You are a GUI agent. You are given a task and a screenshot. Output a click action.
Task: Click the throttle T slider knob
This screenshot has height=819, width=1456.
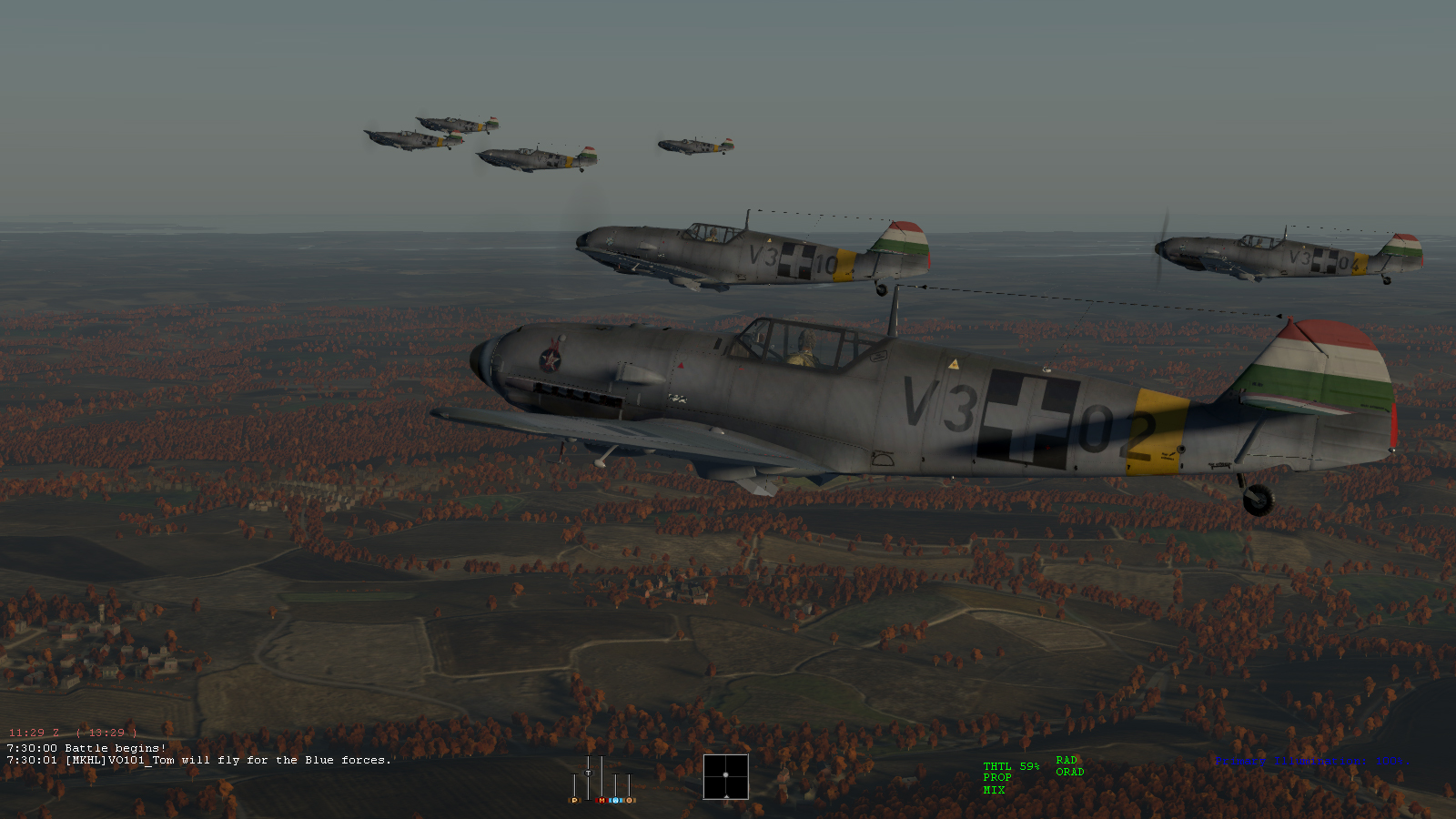[x=588, y=773]
